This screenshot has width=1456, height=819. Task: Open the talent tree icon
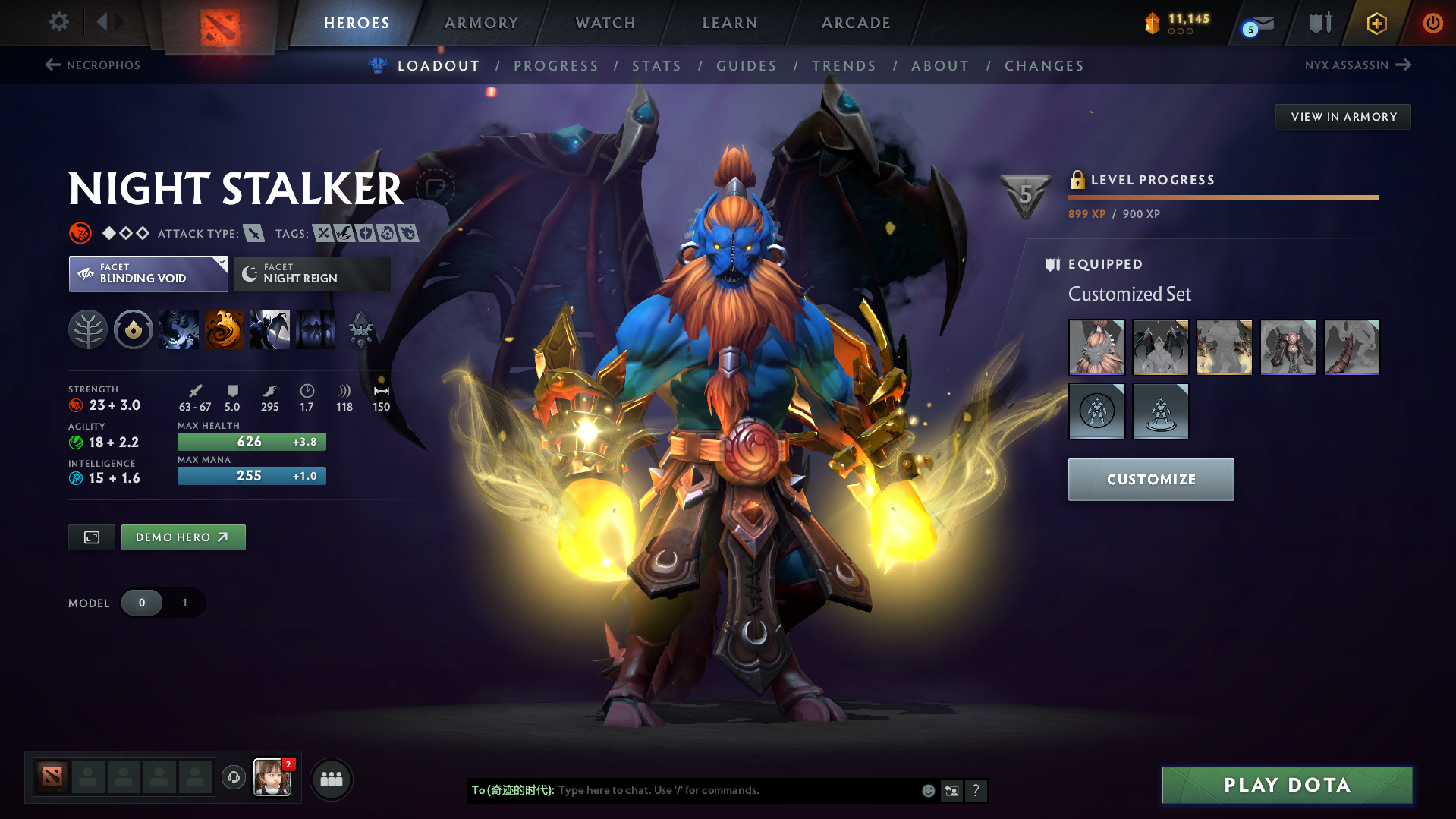point(88,329)
